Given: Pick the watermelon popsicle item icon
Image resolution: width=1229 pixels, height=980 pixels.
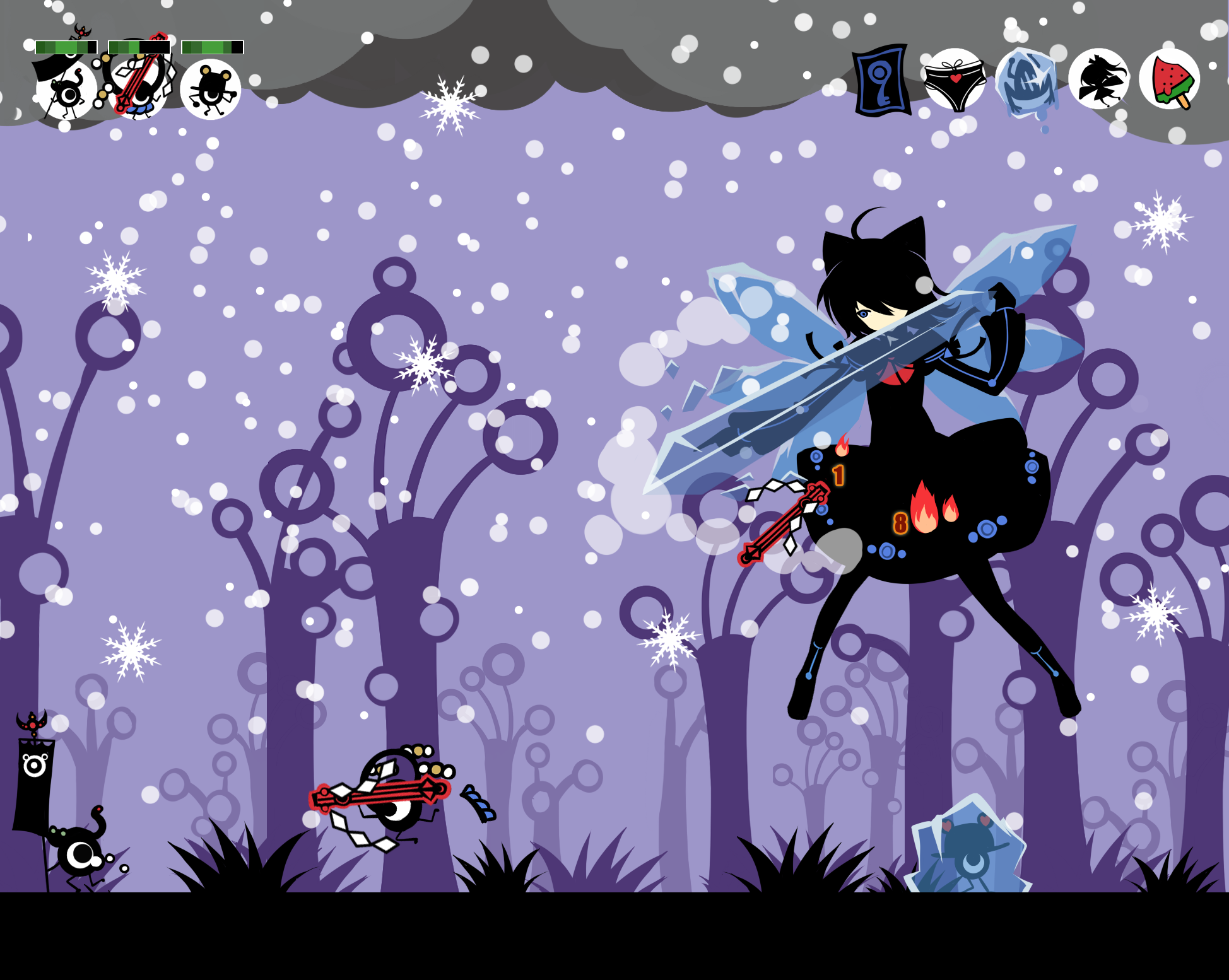Looking at the screenshot, I should click(x=1169, y=79).
